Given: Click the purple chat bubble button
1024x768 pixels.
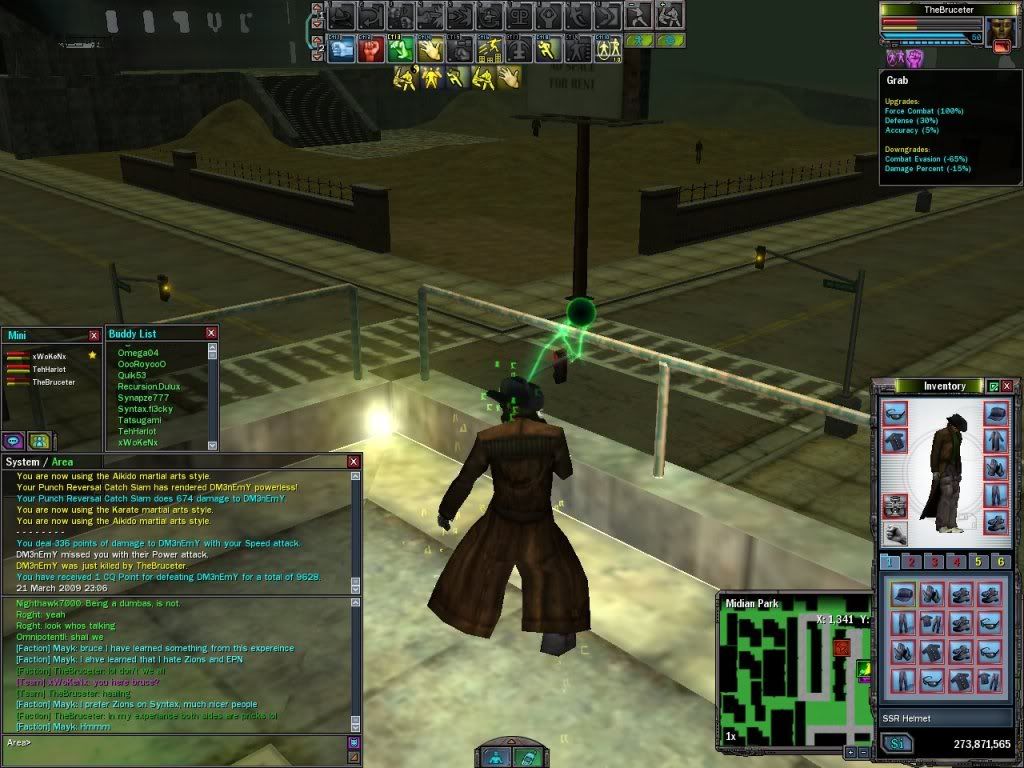Looking at the screenshot, I should 15,440.
